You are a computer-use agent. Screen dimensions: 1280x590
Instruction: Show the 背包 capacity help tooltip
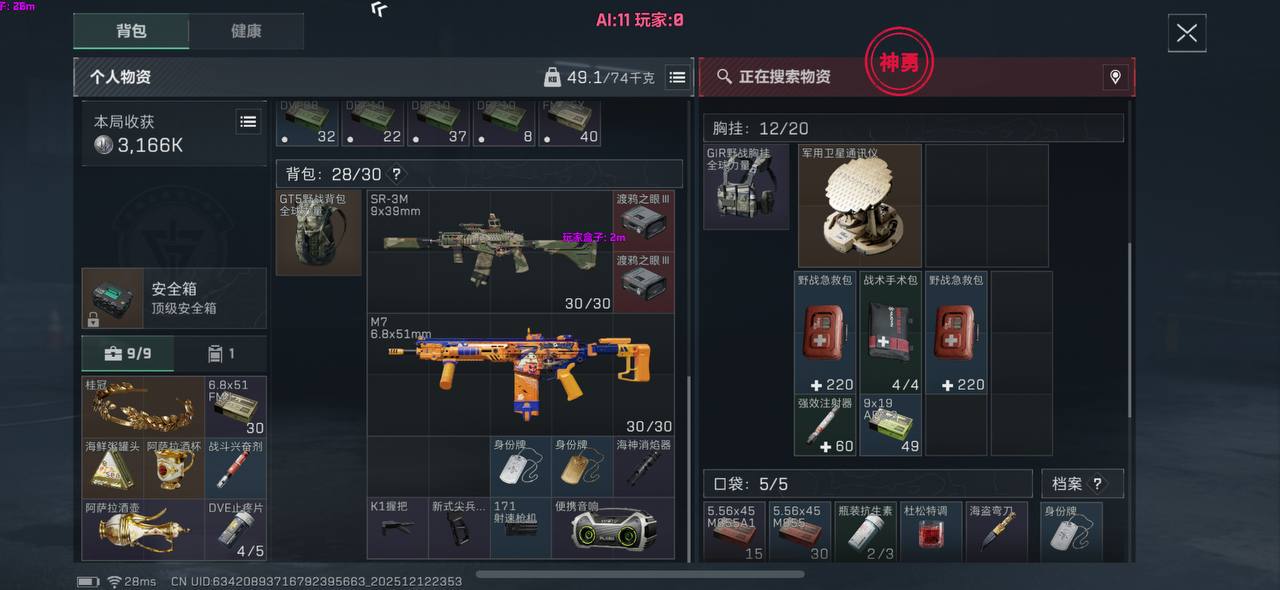396,175
